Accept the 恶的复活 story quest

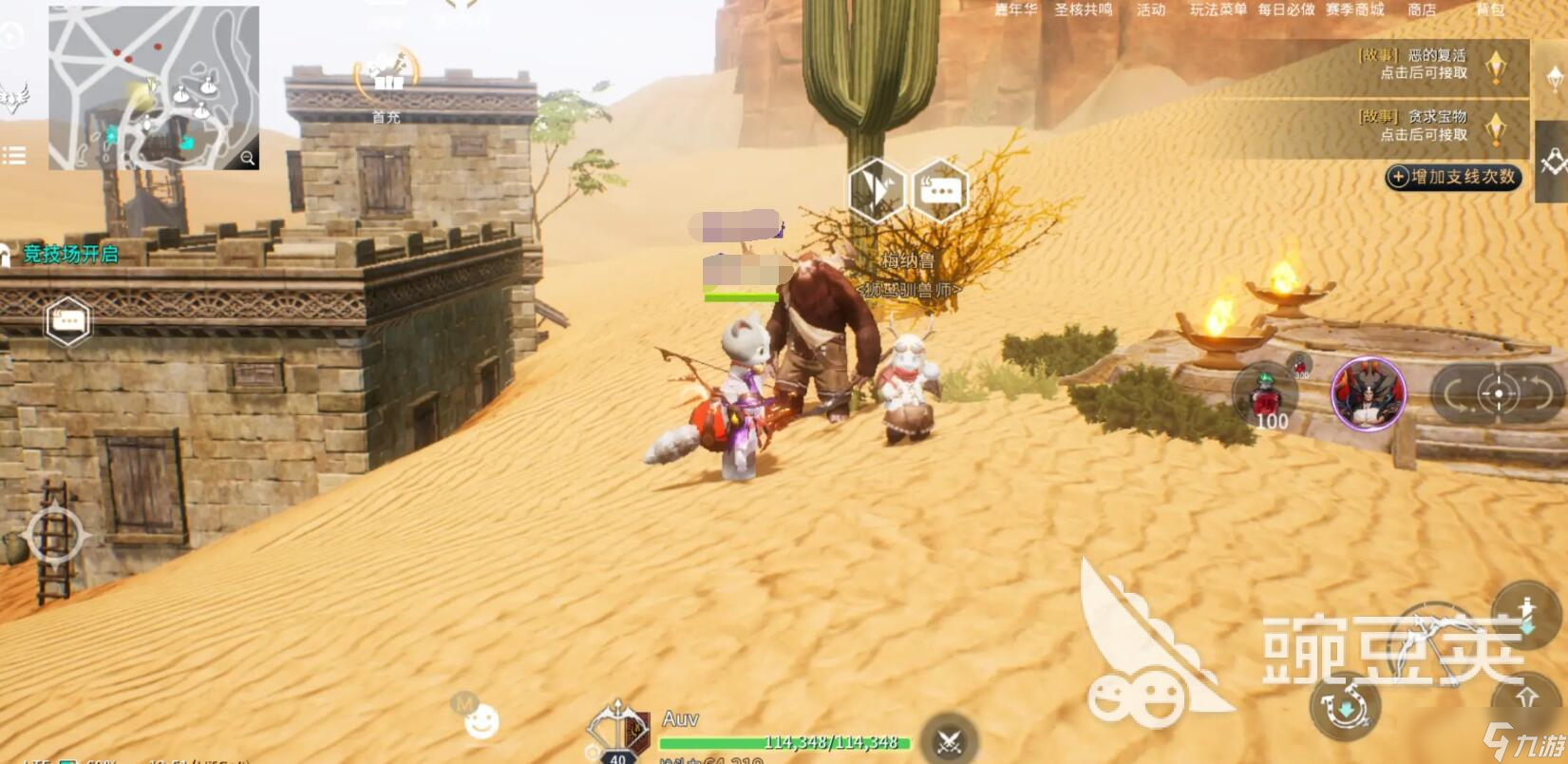pos(1423,65)
